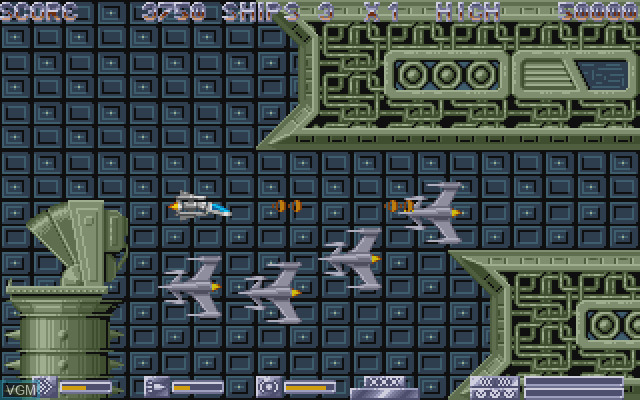Select the side-cannon weapon icon

click(x=157, y=385)
